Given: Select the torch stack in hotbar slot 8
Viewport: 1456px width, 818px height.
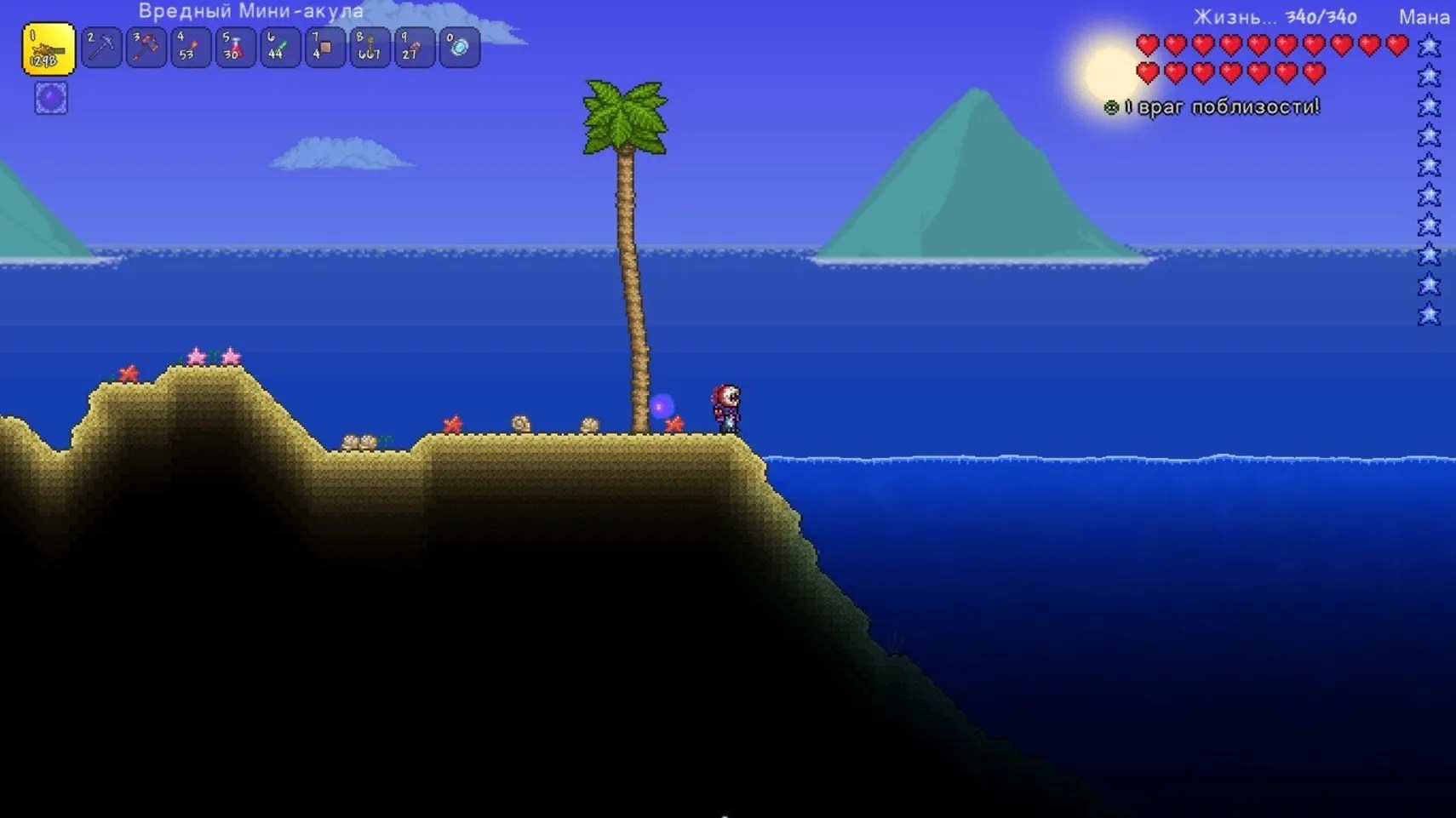Looking at the screenshot, I should (x=370, y=48).
